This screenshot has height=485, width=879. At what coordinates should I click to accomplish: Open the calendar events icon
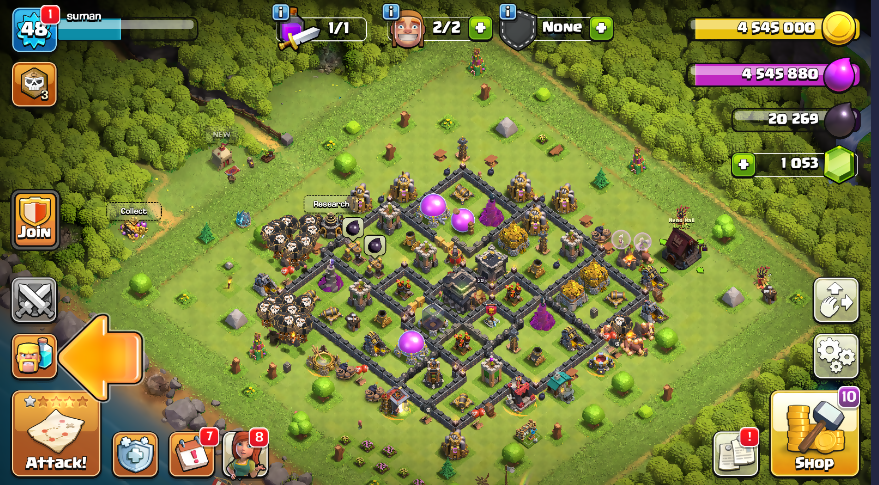(x=191, y=454)
